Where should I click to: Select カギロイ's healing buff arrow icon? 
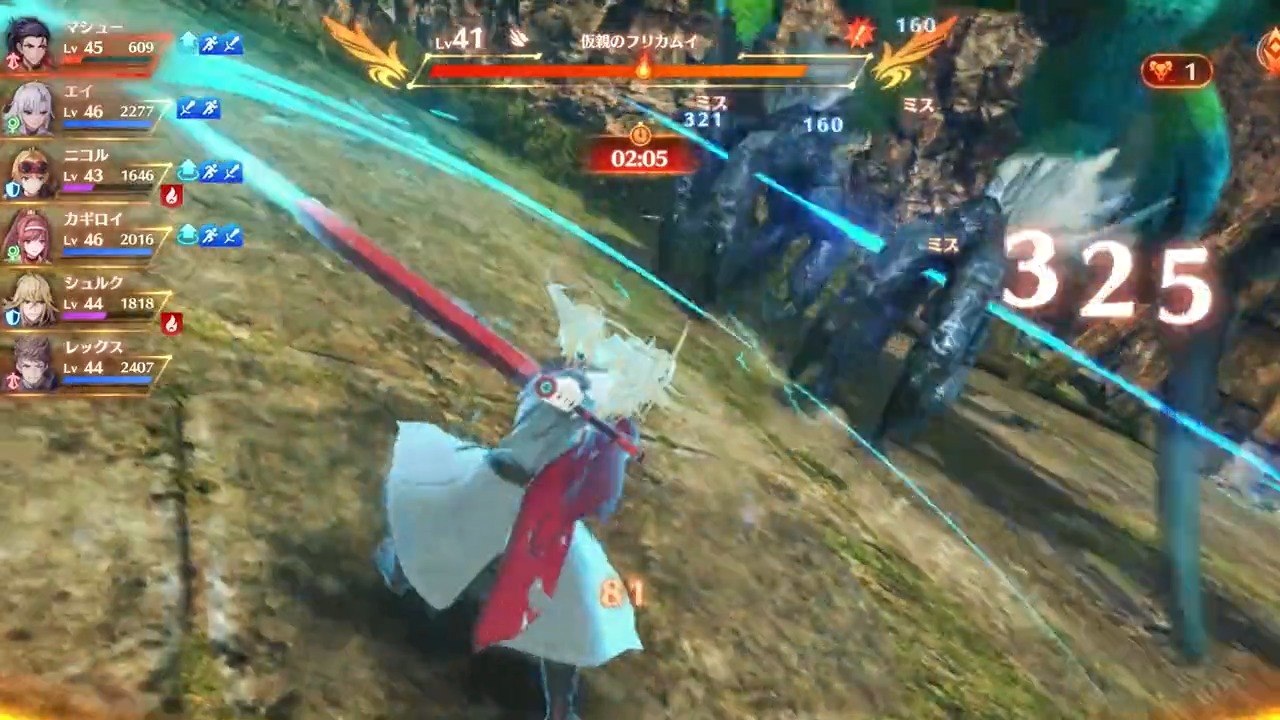pyautogui.click(x=188, y=234)
